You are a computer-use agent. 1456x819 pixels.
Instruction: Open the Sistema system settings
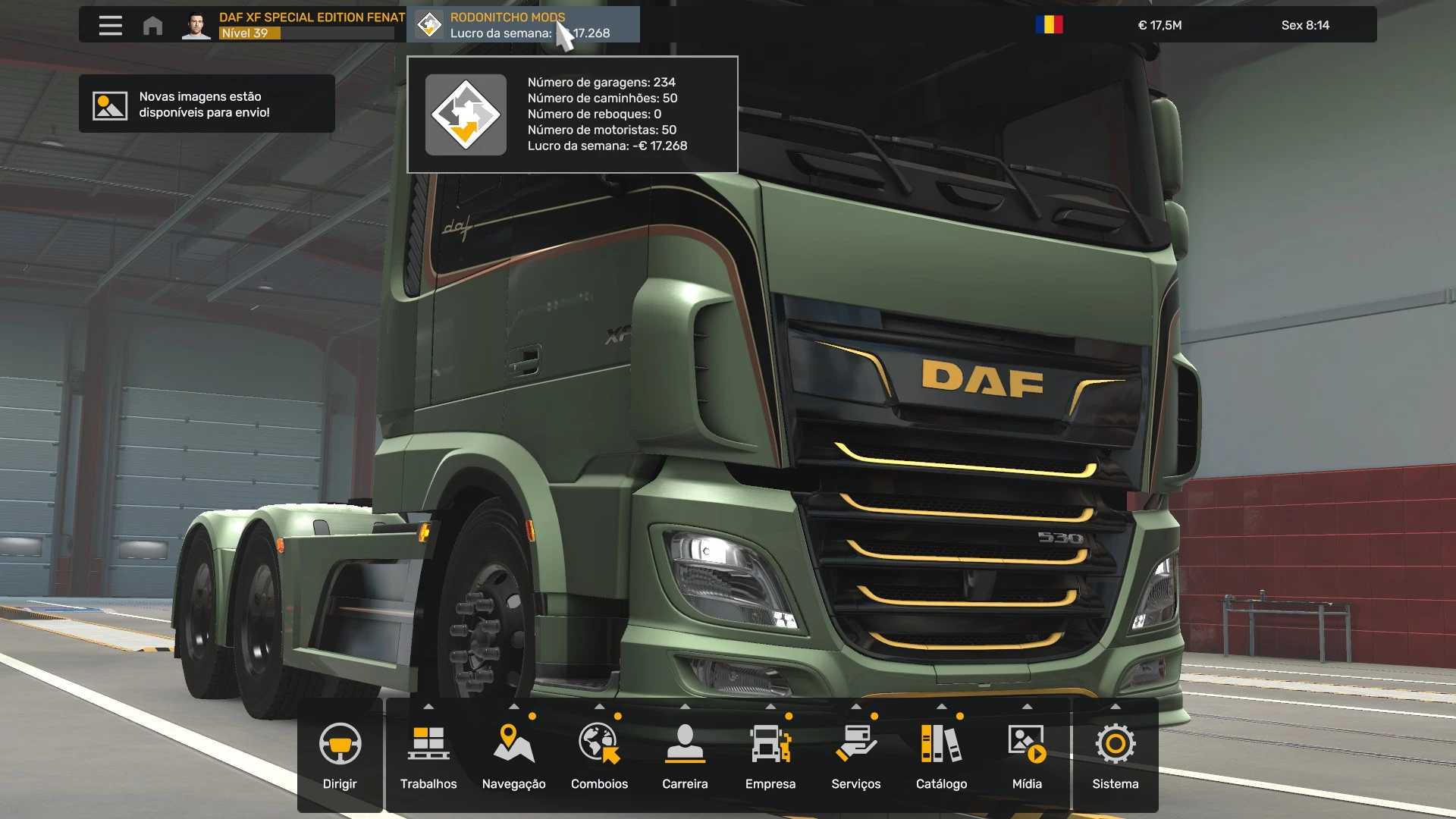1115,755
